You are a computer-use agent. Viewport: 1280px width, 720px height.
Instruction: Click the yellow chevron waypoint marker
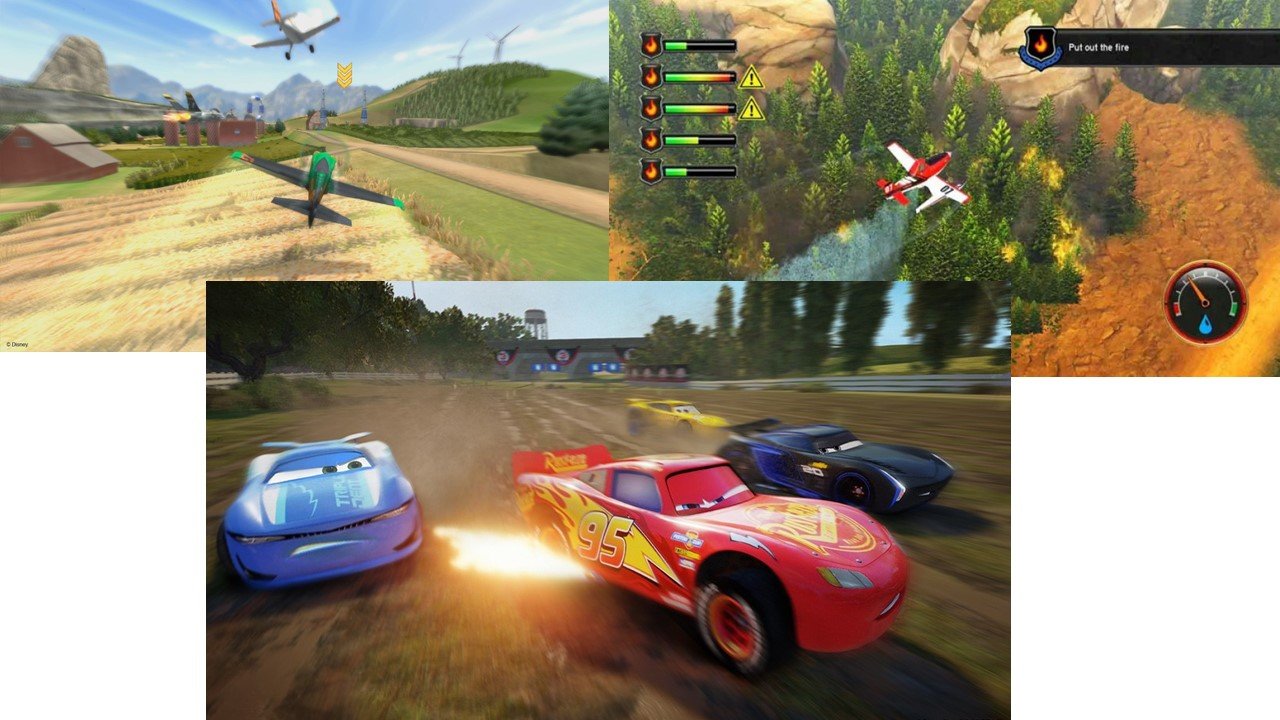pos(344,74)
